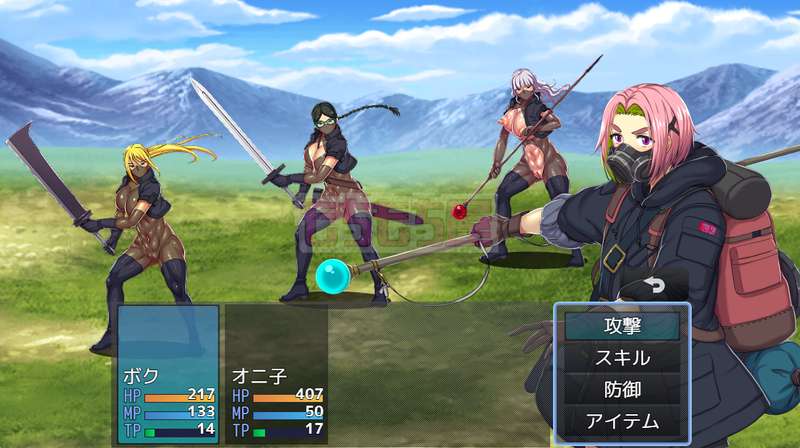Screen dimensions: 800x448
Task: Select ボク's party status panel
Action: (x=168, y=374)
